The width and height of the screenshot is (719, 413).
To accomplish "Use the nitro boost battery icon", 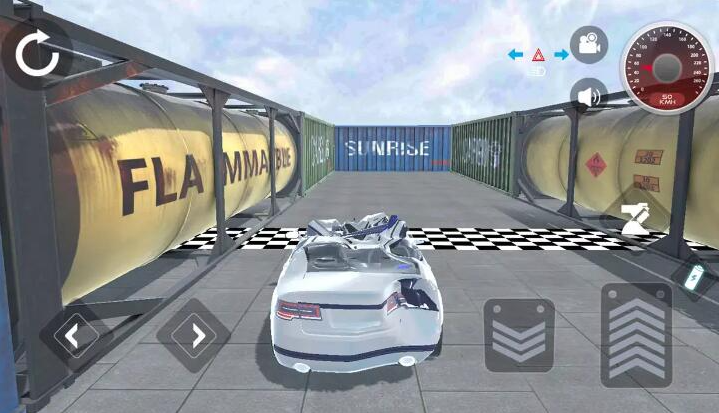I will tap(694, 277).
